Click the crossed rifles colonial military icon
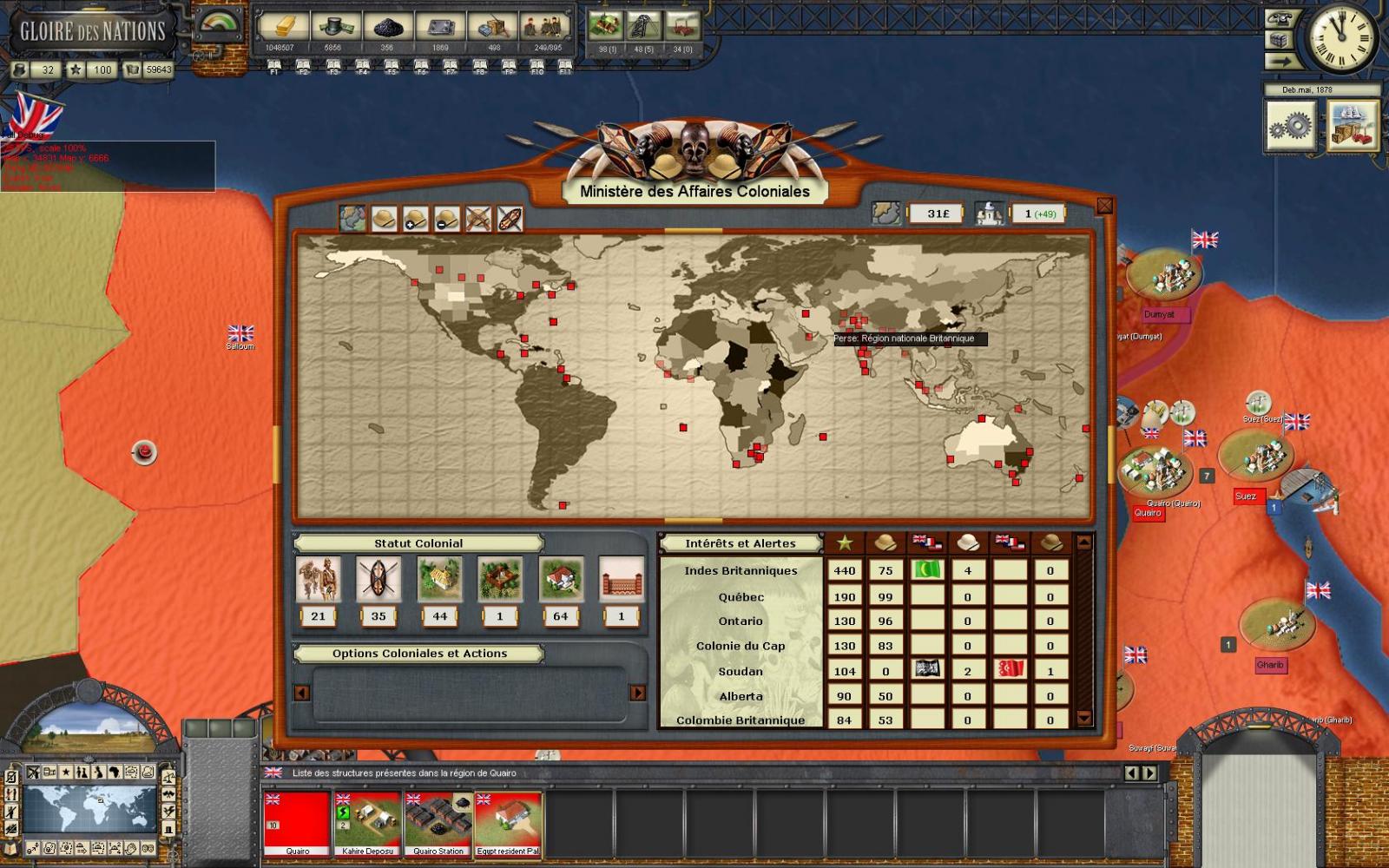Screen dimensions: 1389x868 coord(479,220)
